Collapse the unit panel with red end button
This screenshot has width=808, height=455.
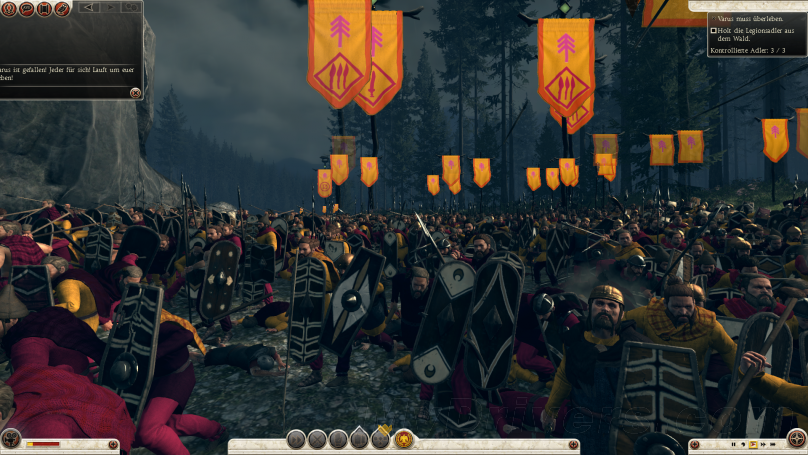(x=113, y=444)
